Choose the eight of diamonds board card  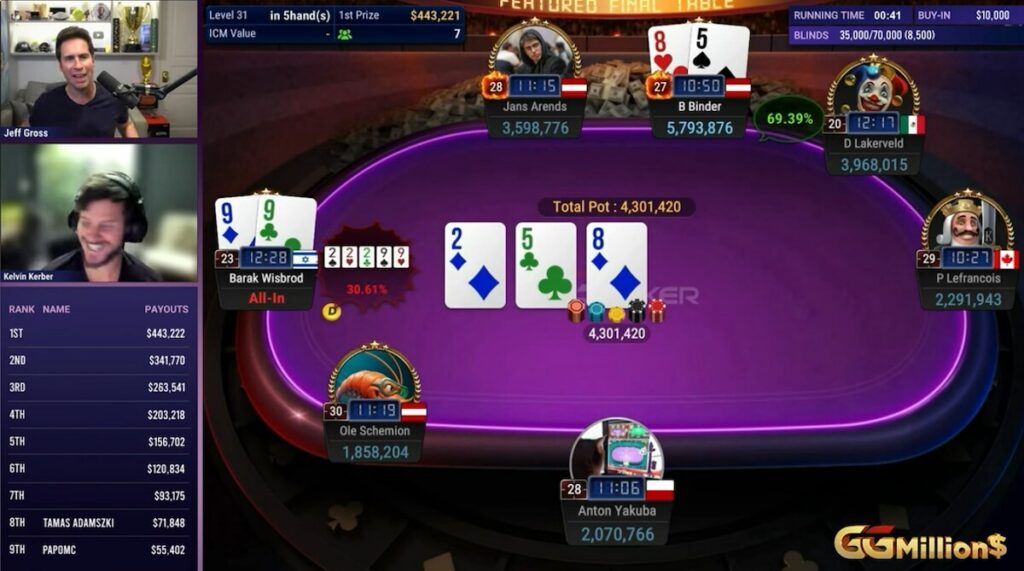click(x=616, y=265)
